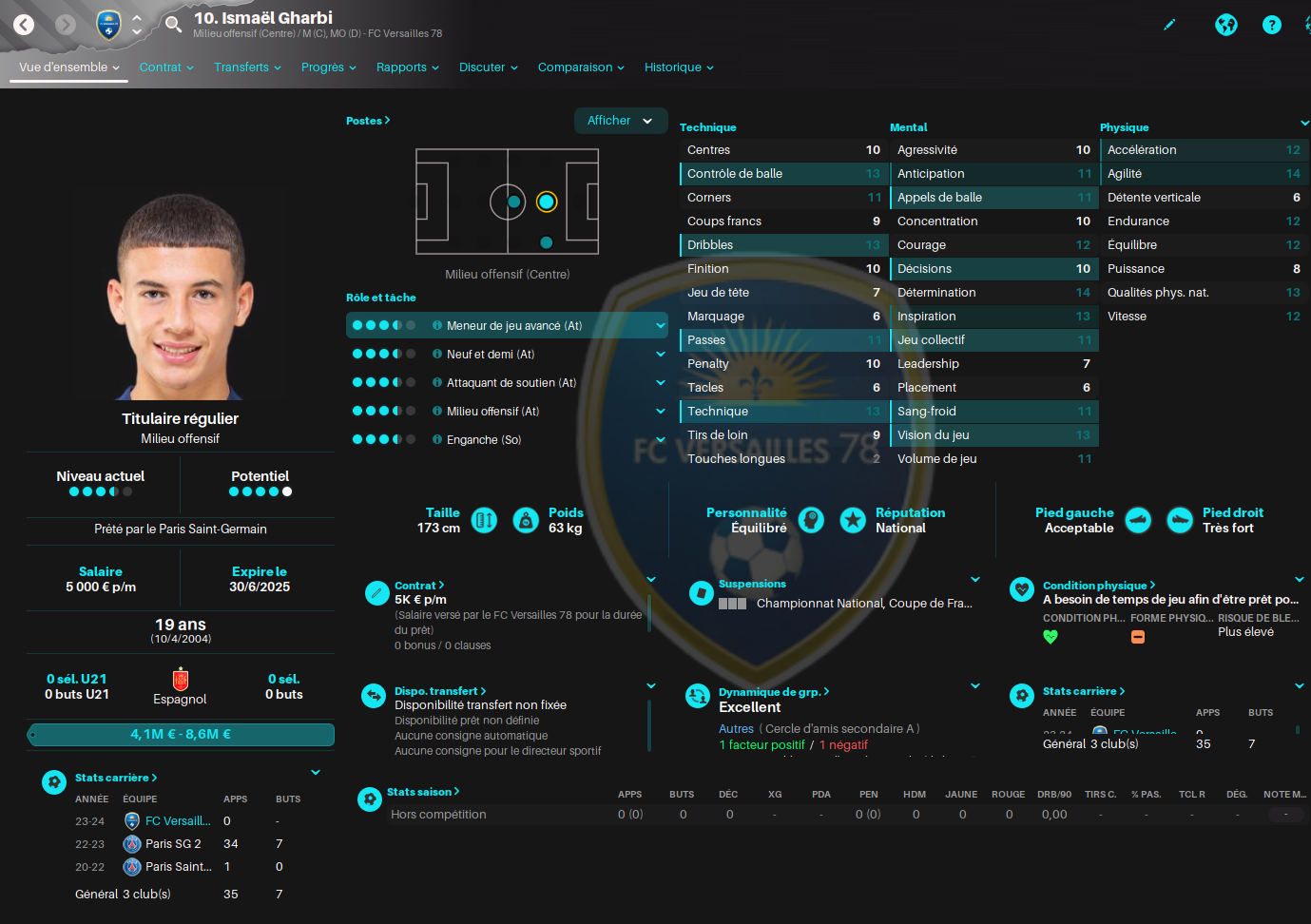Choose the Neuf et demi role row
Image resolution: width=1311 pixels, height=924 pixels.
coord(491,354)
